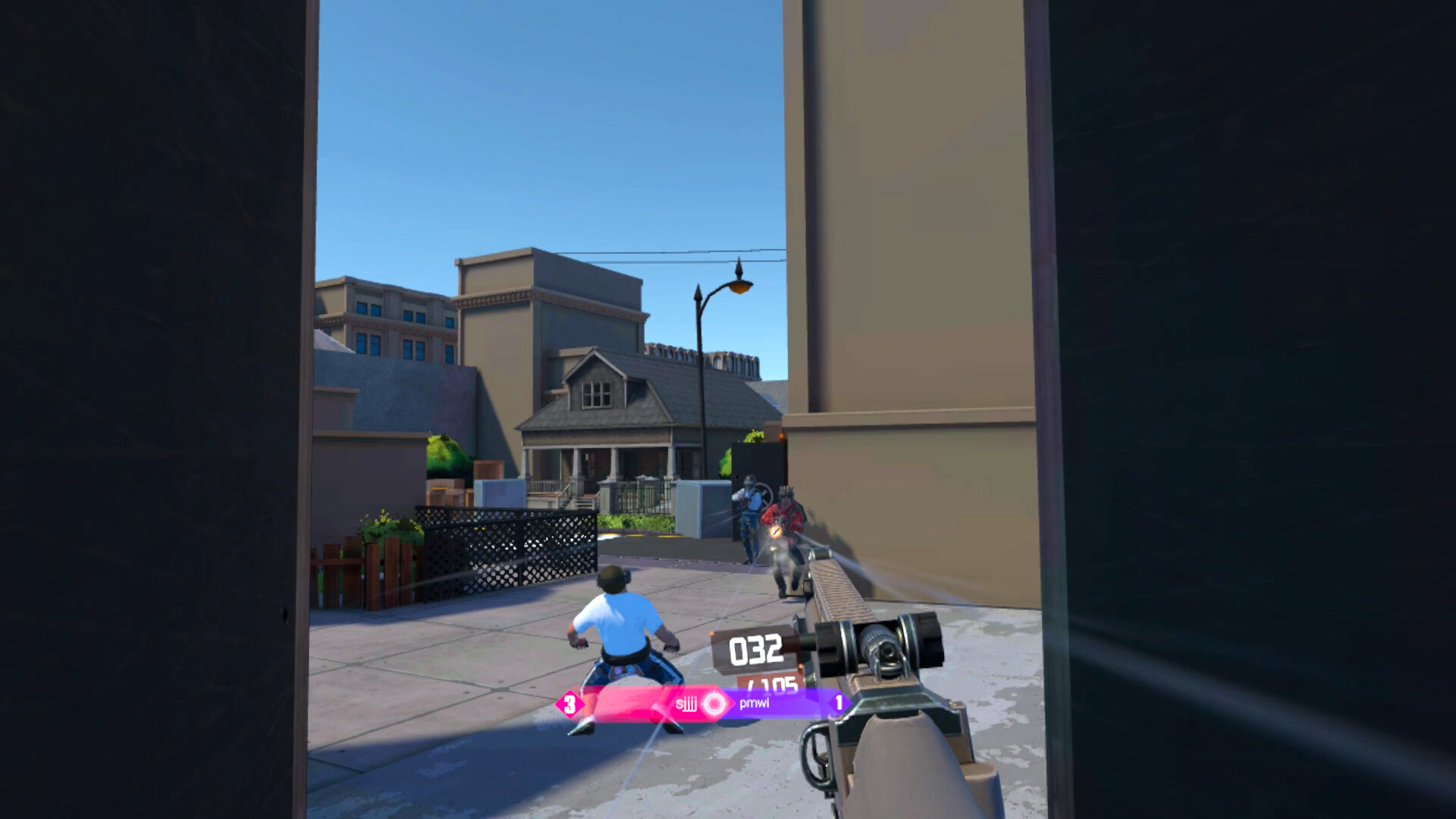Select the sjjjj section of the score bar
This screenshot has height=819, width=1456.
click(645, 704)
